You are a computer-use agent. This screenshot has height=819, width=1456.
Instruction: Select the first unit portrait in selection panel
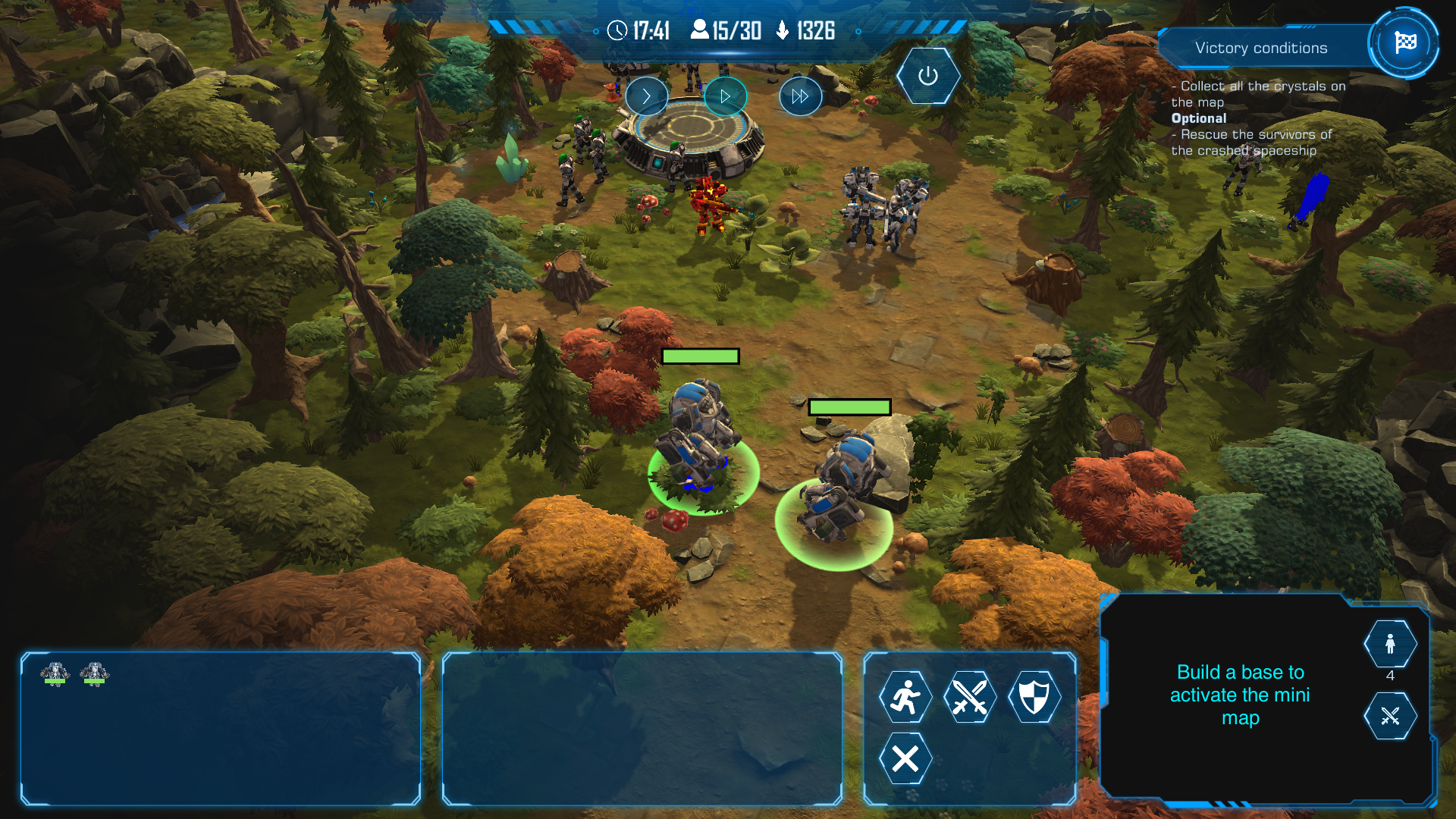[x=55, y=673]
